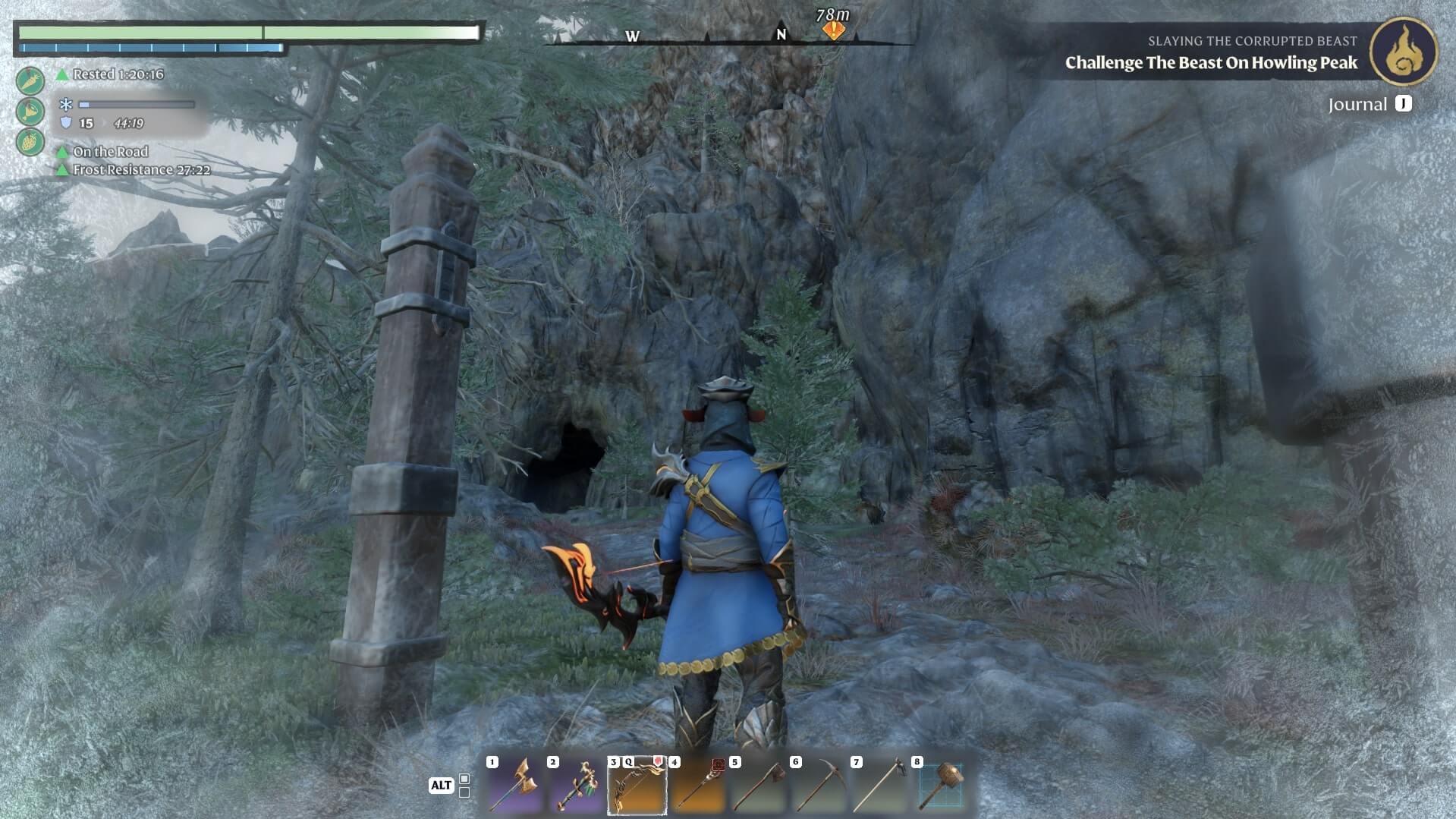Click the meat drumstick food buff icon

(30, 112)
